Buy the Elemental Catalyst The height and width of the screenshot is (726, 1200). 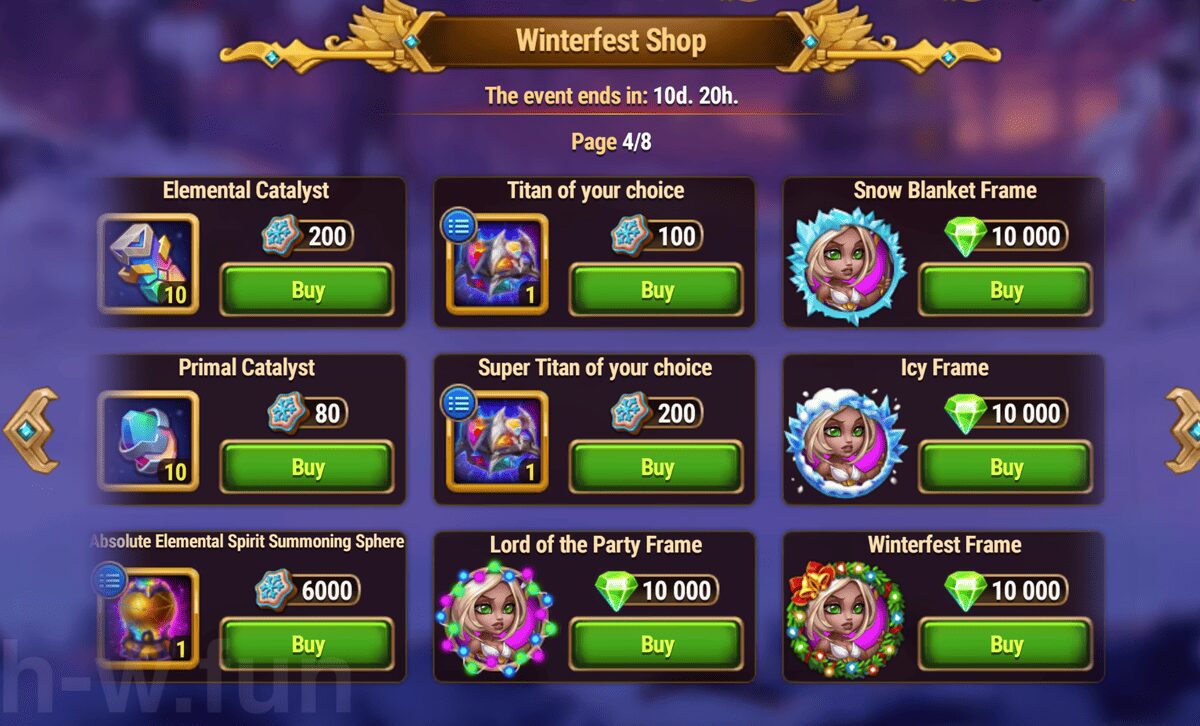click(x=306, y=290)
